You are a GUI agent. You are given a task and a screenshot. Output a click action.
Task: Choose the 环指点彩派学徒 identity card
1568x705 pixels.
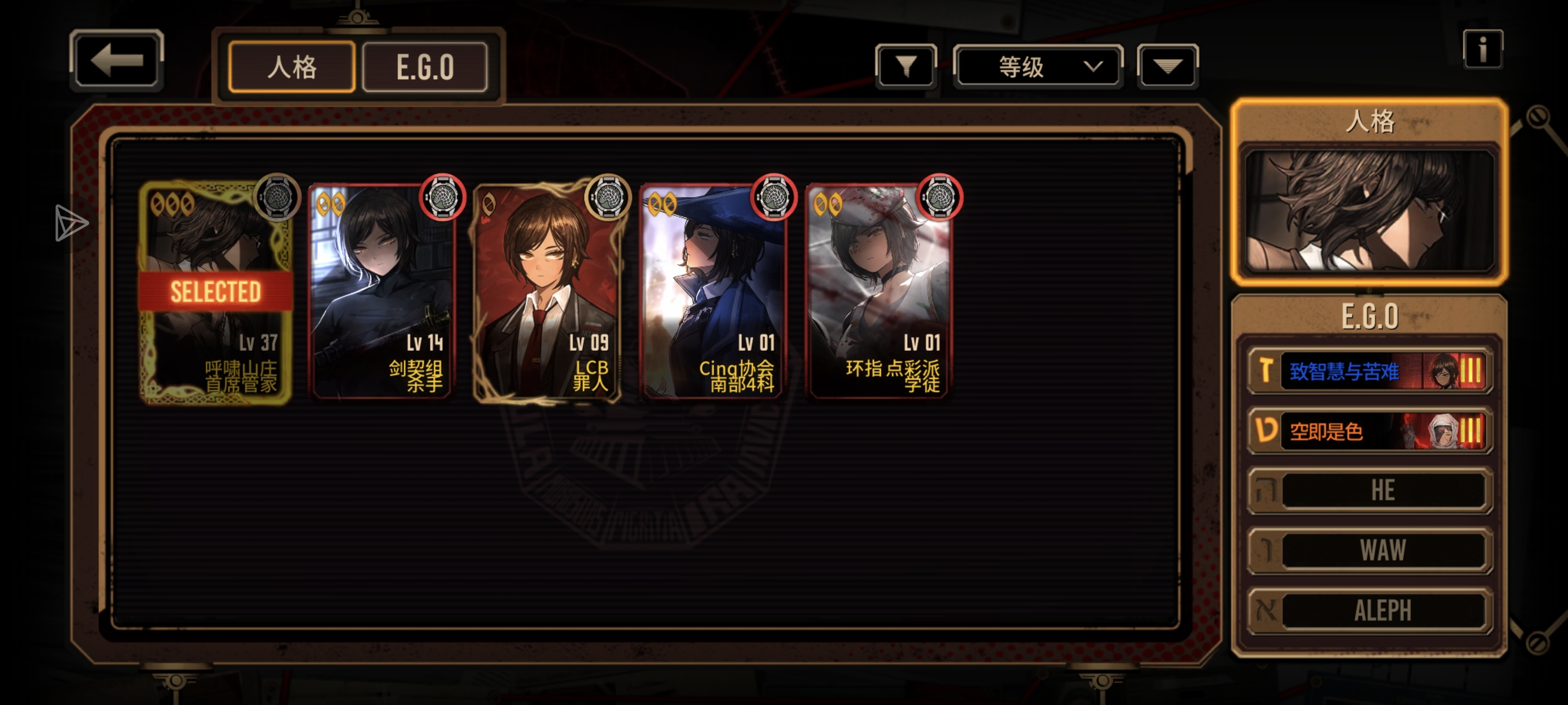click(x=879, y=292)
